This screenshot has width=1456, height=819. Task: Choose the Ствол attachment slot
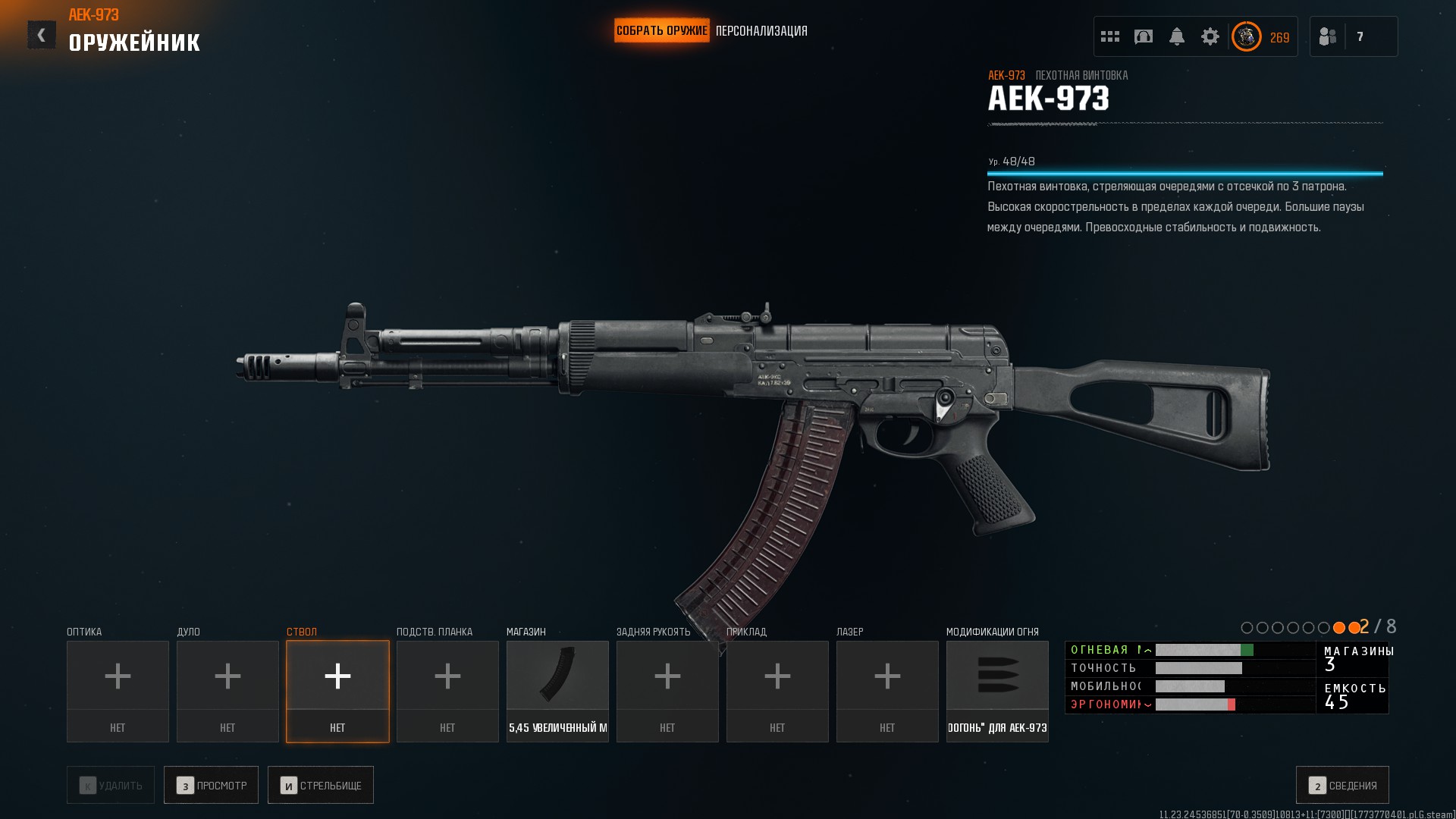(x=337, y=691)
